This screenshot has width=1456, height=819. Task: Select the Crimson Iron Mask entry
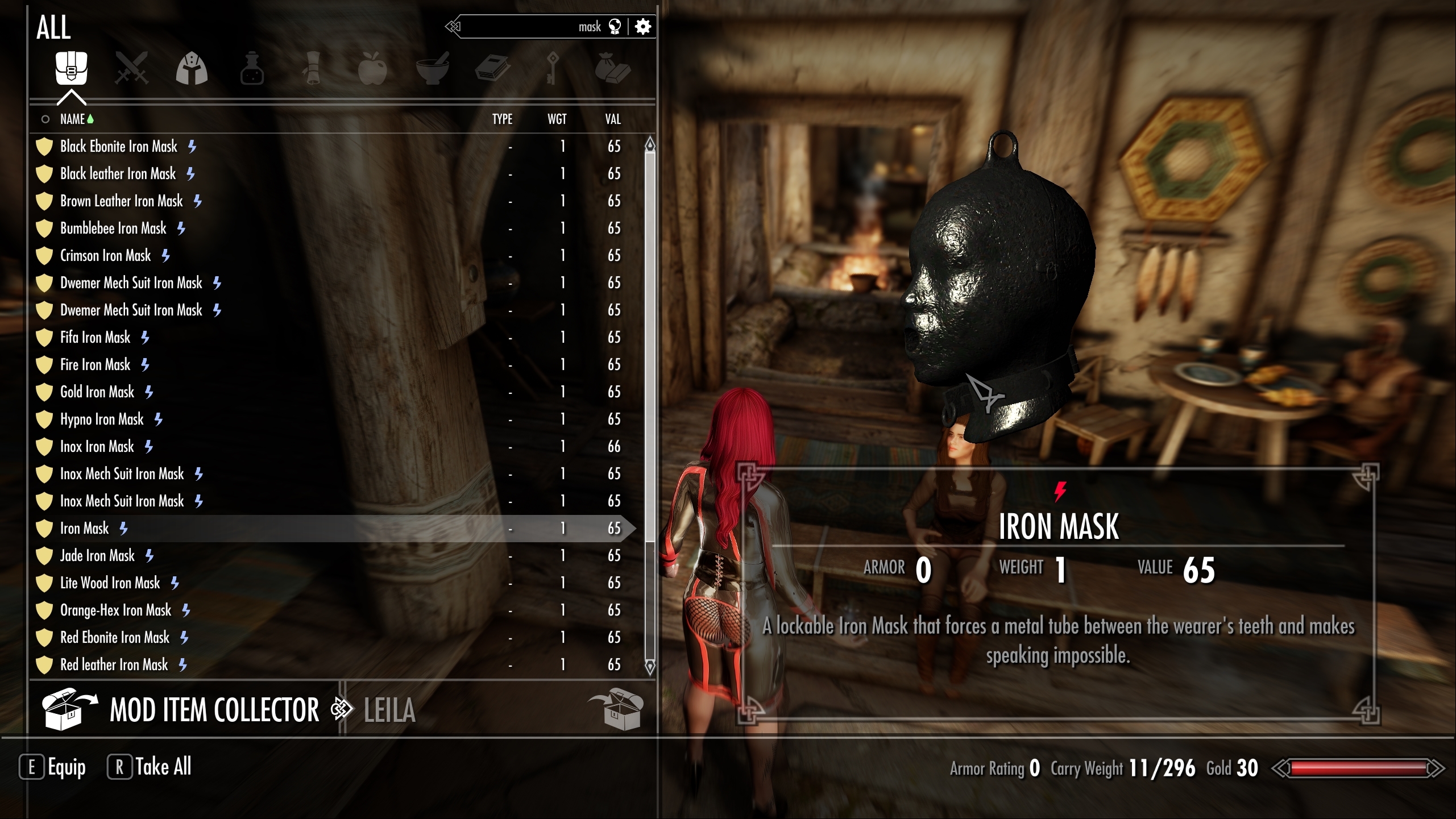tap(105, 255)
